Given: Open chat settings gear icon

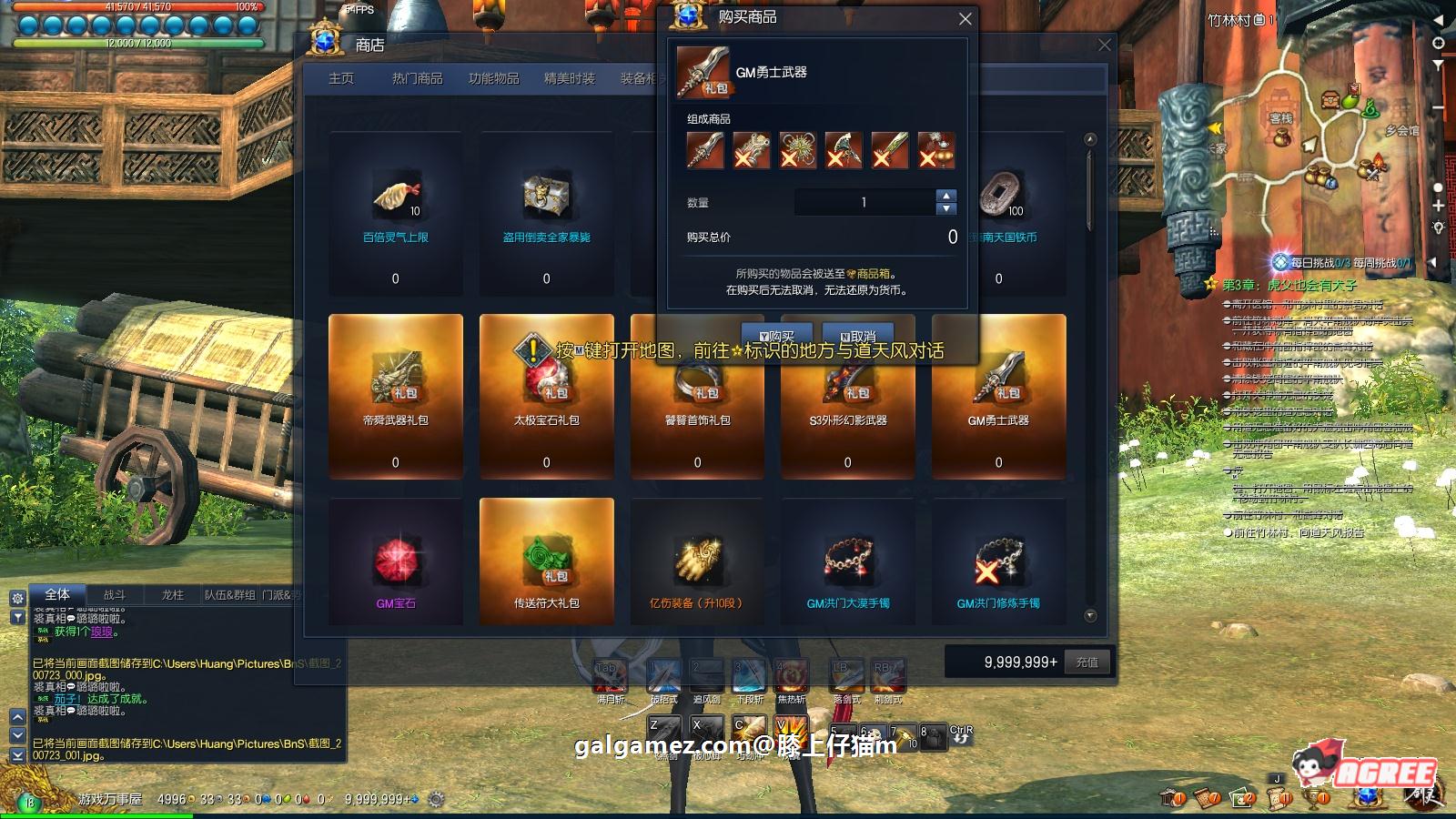Looking at the screenshot, I should 17,599.
